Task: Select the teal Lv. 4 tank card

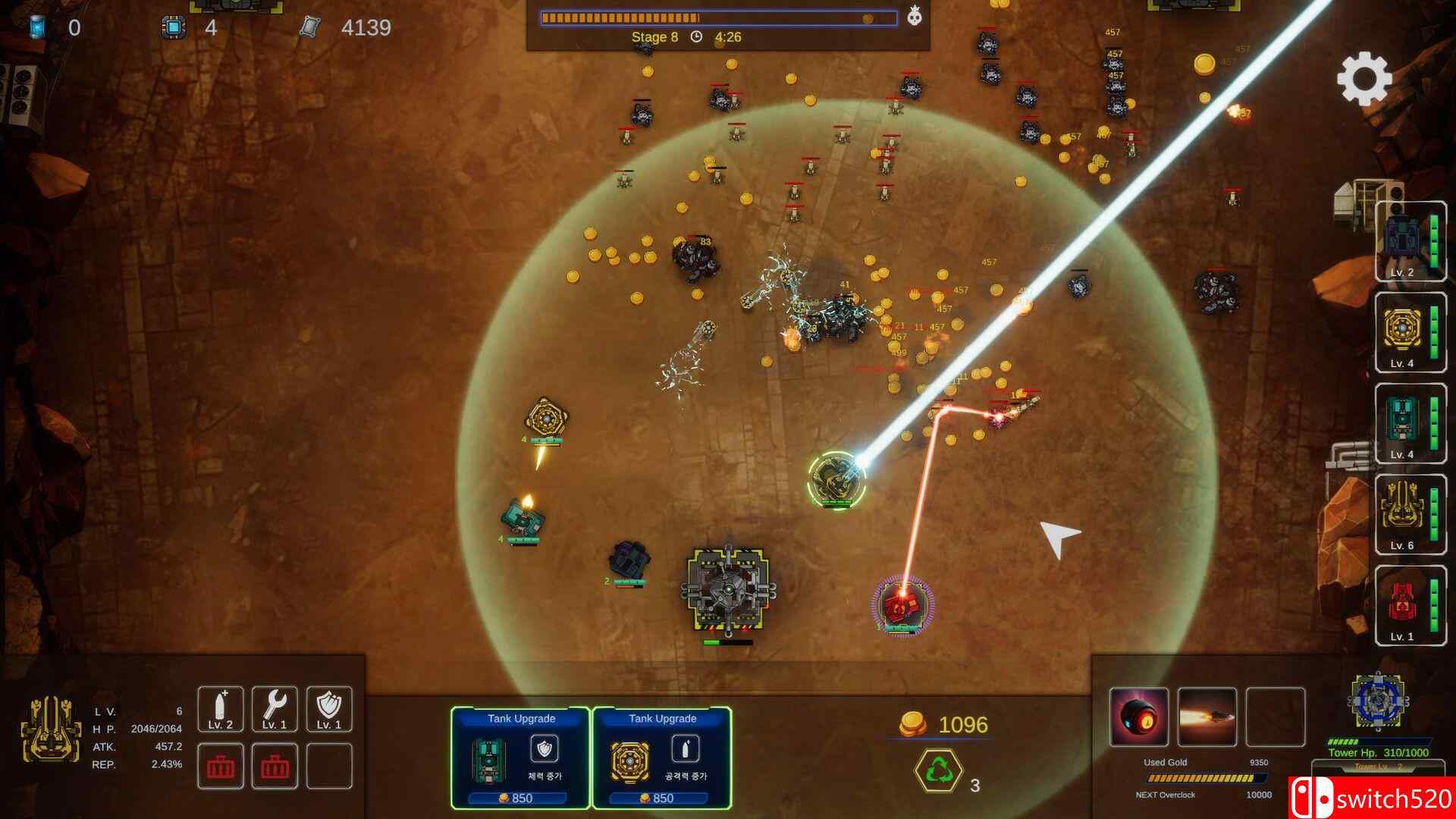Action: pos(1410,424)
